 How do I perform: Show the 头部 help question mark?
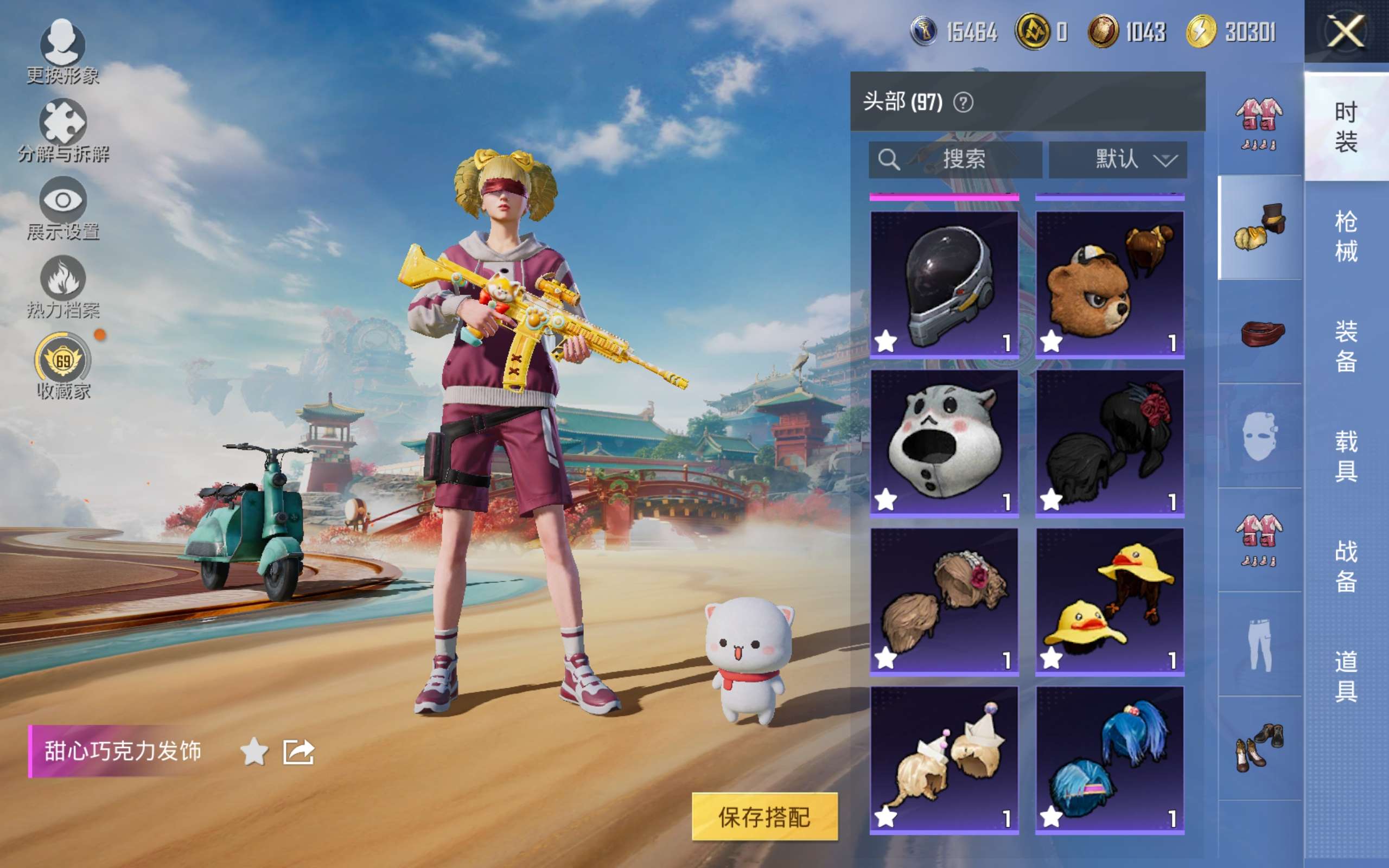pyautogui.click(x=963, y=103)
